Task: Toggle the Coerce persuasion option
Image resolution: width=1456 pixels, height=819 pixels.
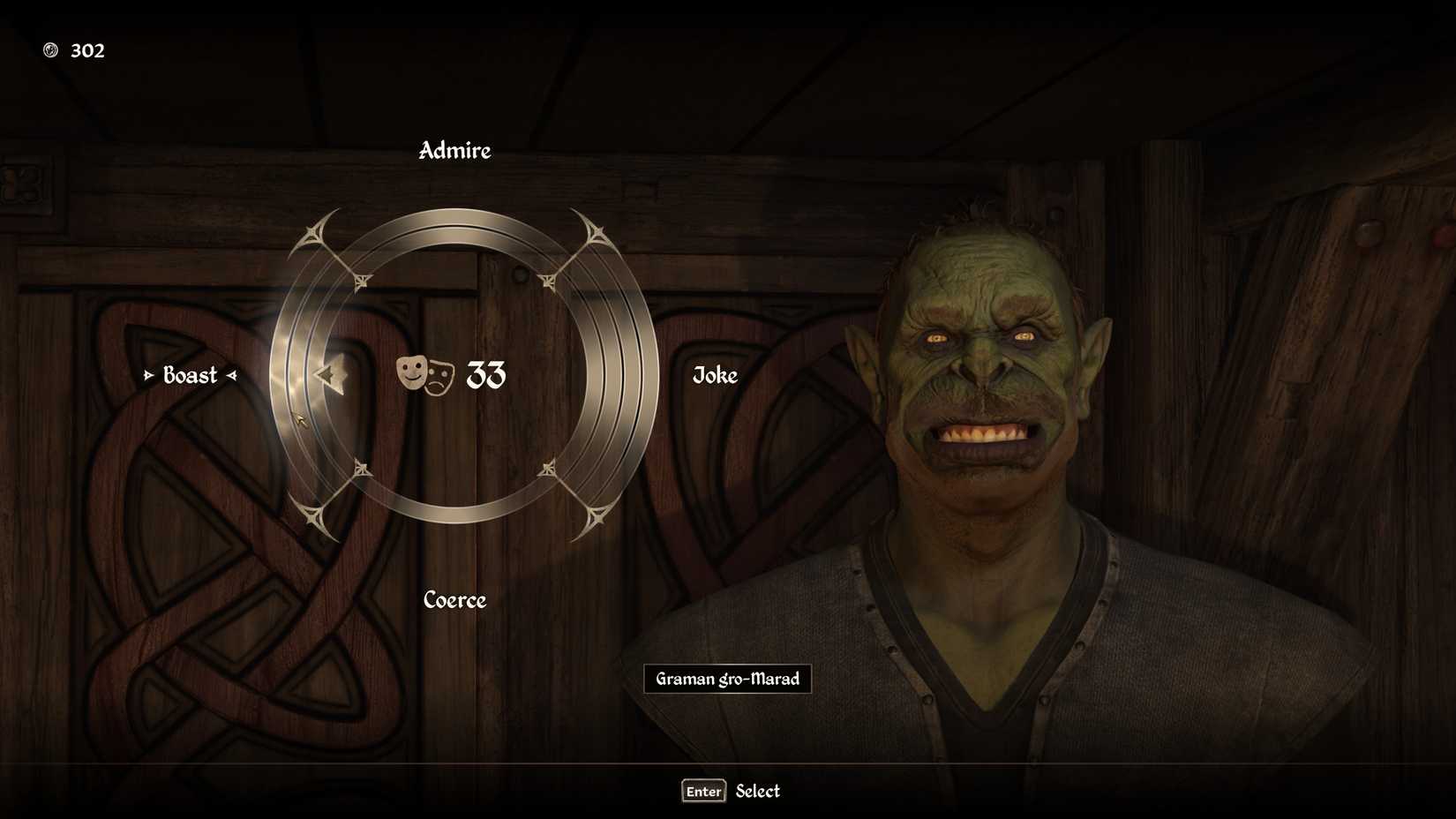Action: pyautogui.click(x=454, y=601)
